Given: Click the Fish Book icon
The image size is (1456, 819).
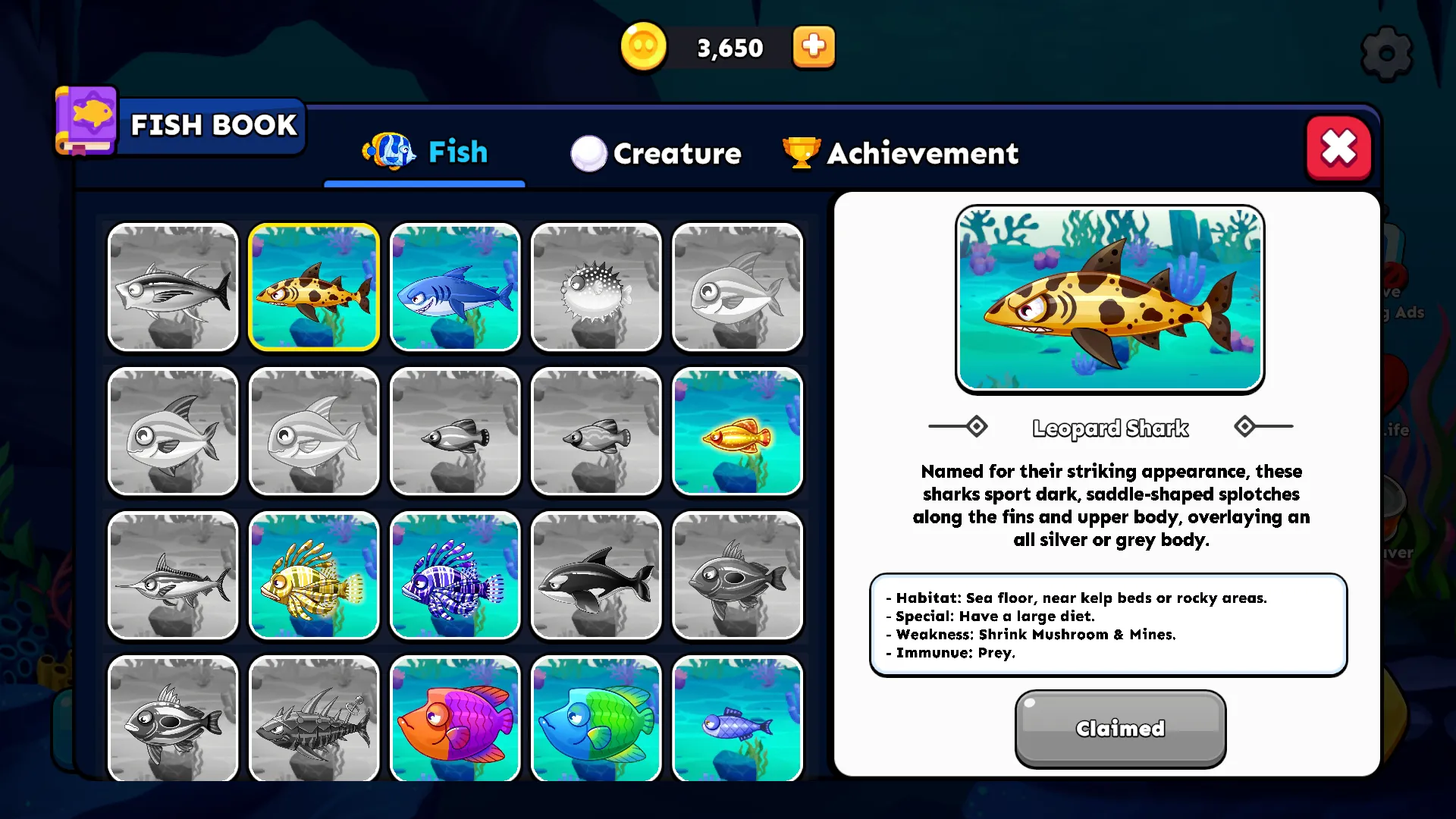Looking at the screenshot, I should pos(85,121).
